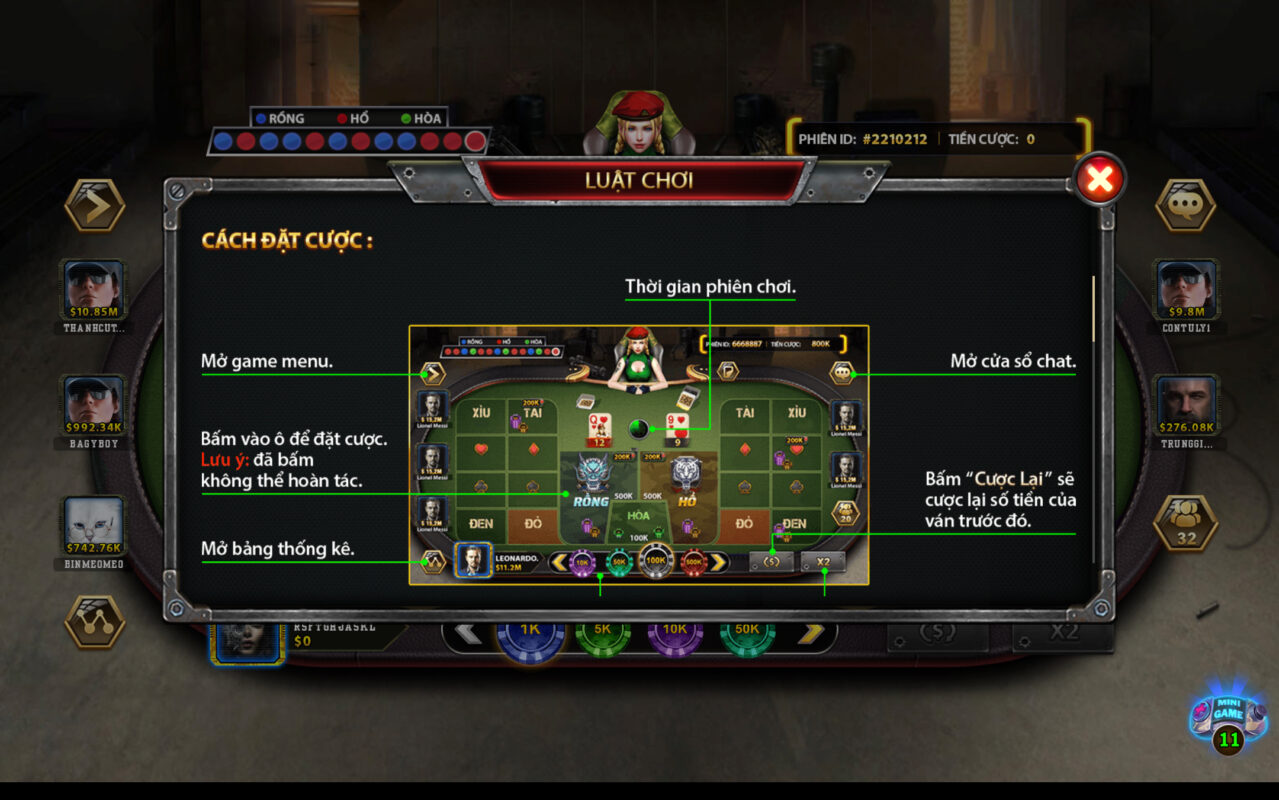
Task: Open the game menu arrow button
Action: coord(94,206)
